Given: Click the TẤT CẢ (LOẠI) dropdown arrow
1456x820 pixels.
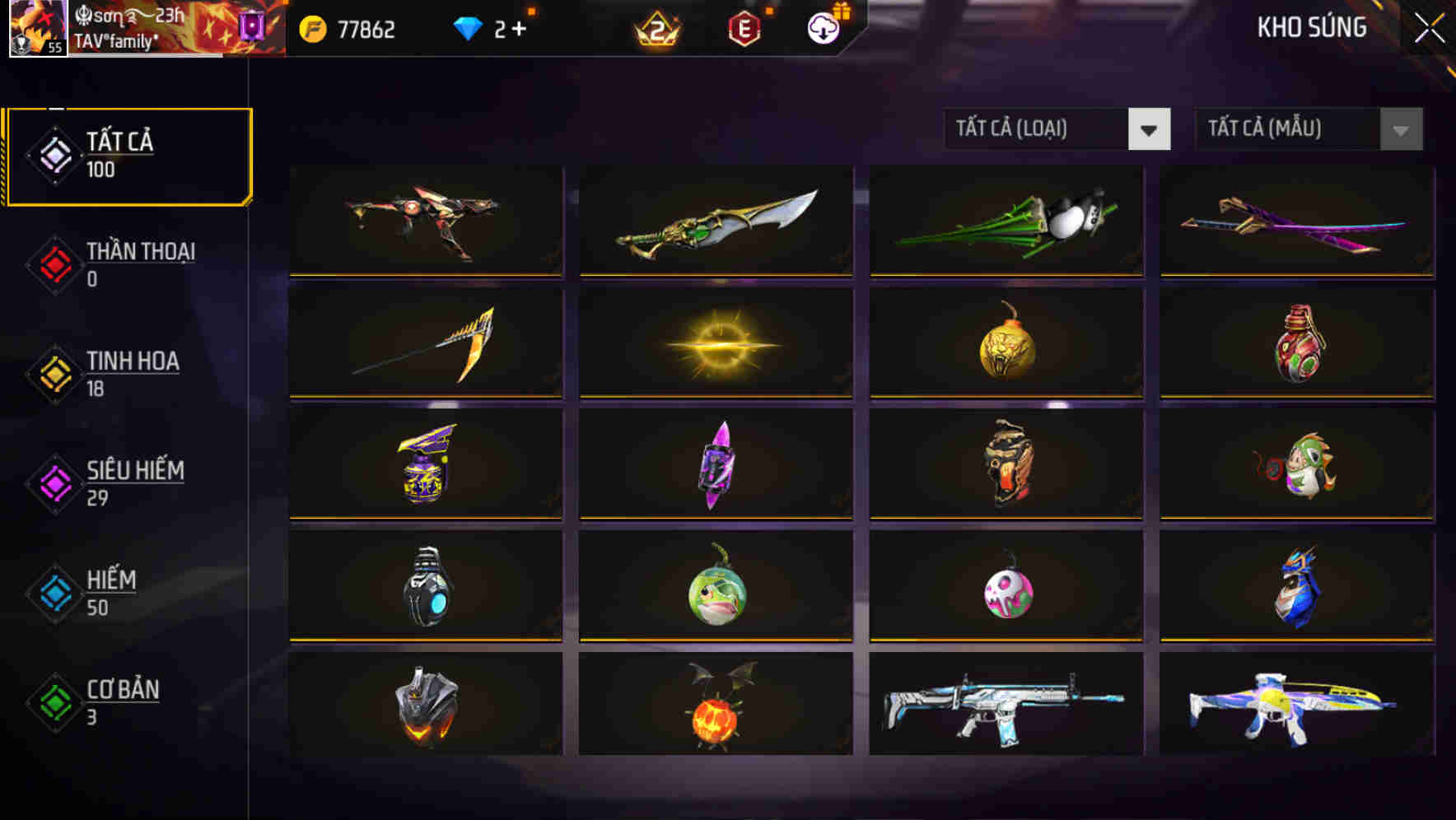Looking at the screenshot, I should [x=1150, y=130].
